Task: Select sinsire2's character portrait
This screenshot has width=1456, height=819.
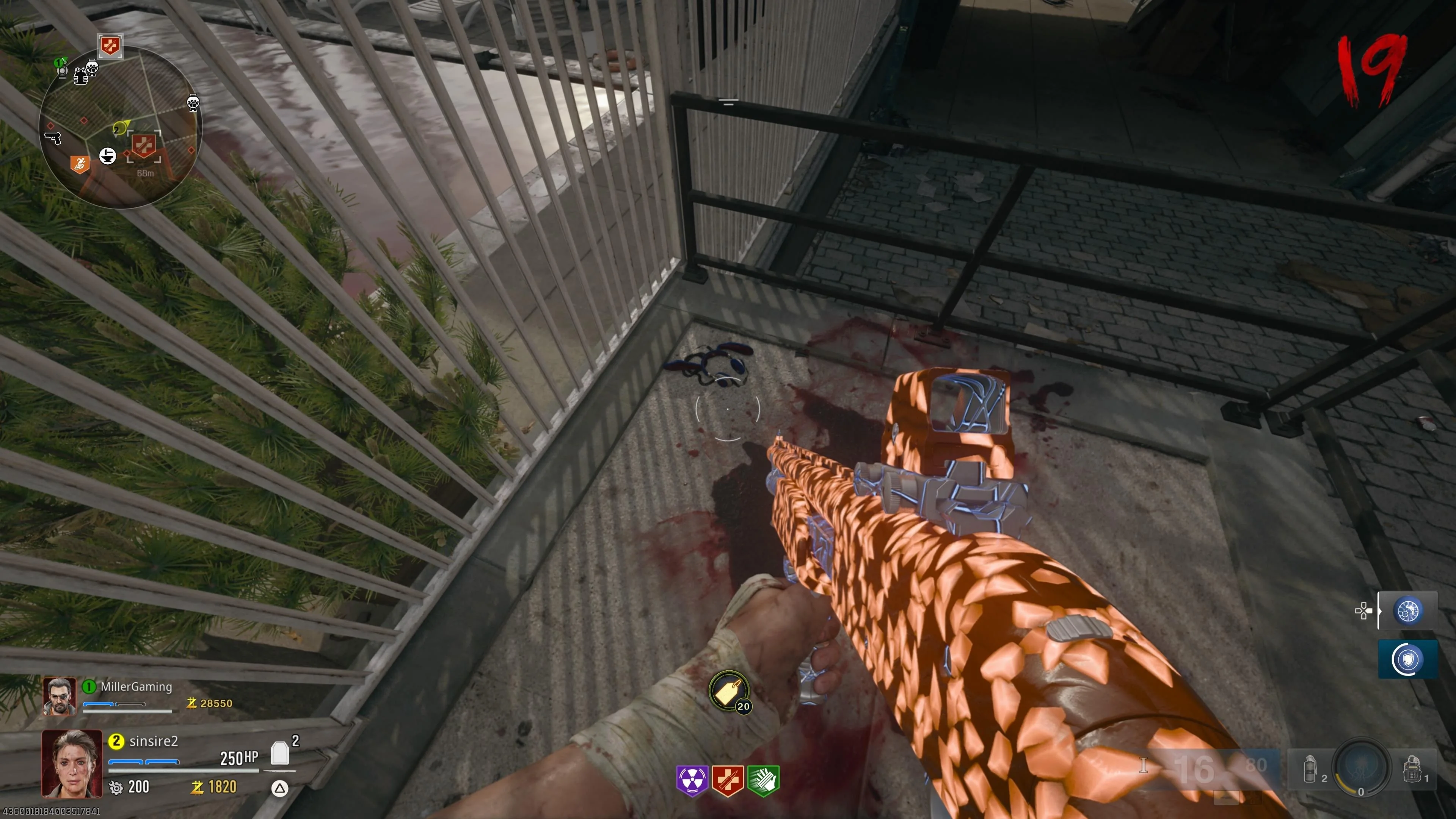Action: click(x=72, y=764)
